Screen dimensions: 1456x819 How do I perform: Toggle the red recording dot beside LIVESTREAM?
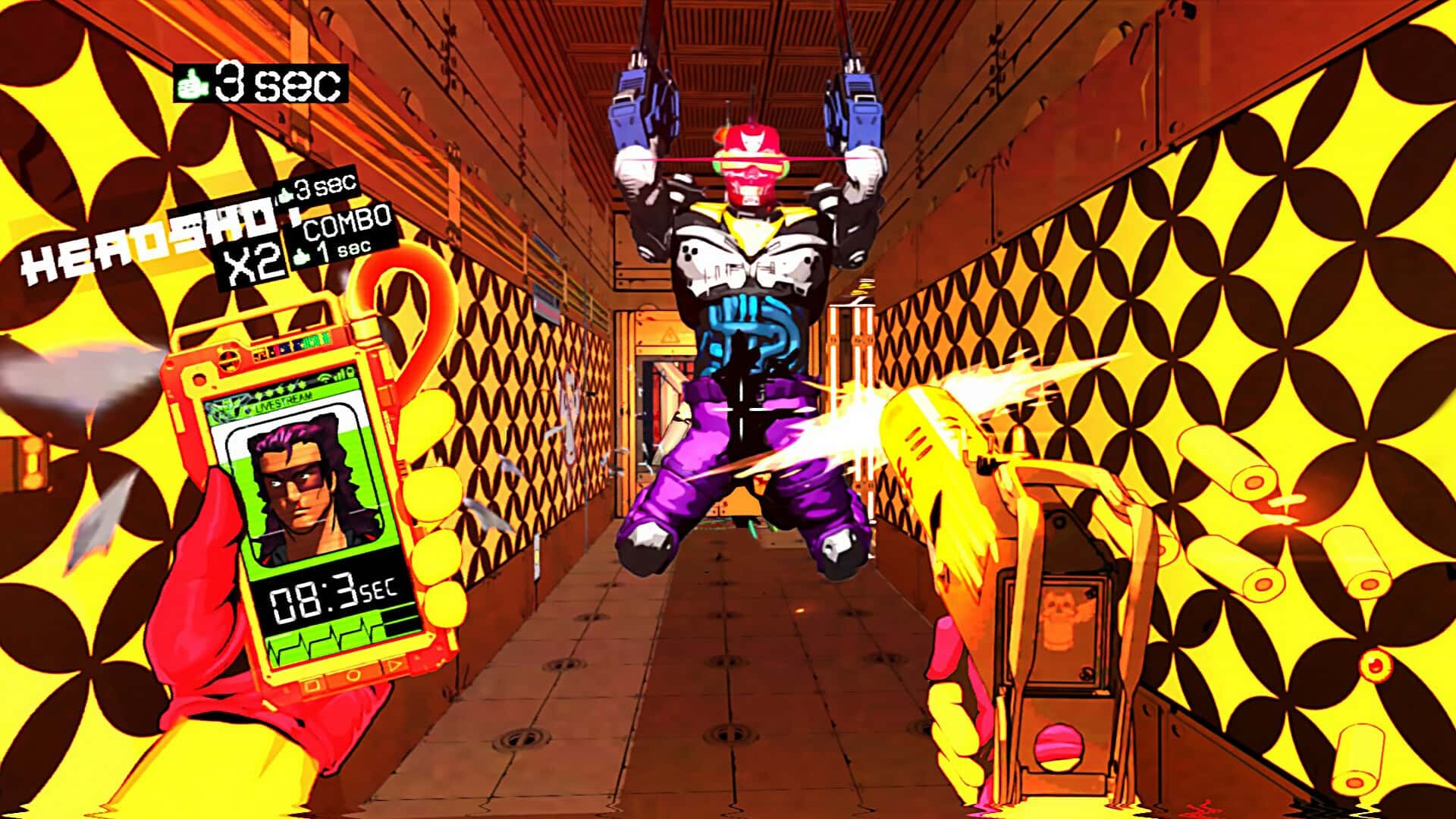tap(249, 409)
